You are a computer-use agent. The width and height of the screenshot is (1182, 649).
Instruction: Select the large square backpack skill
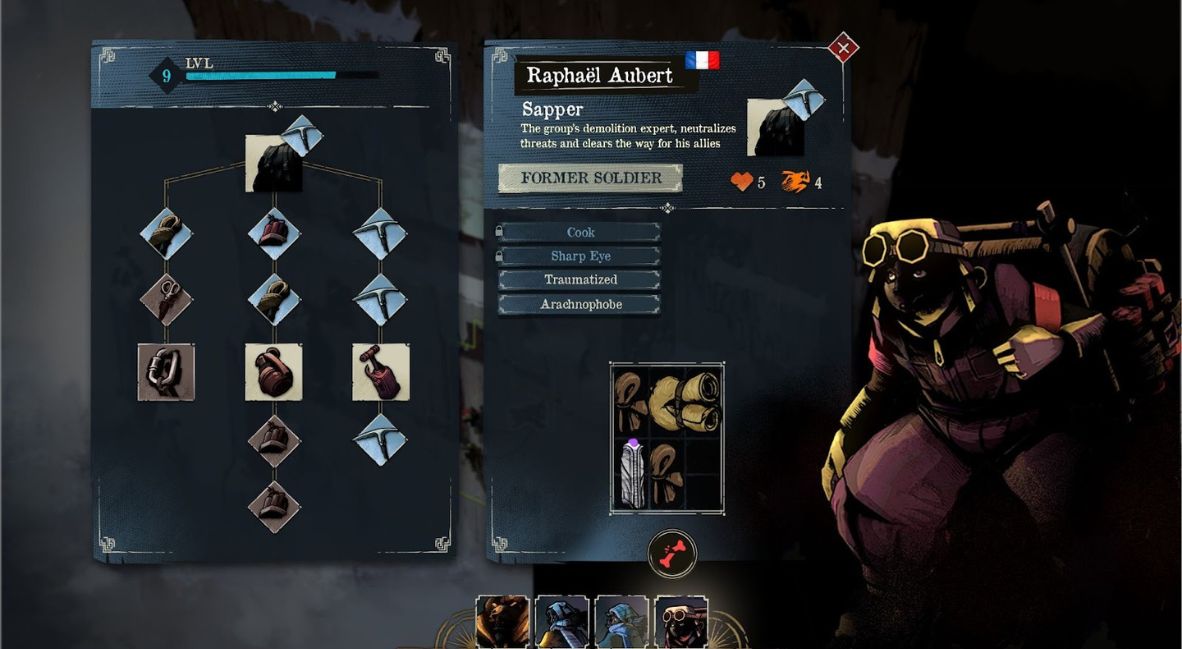(x=274, y=372)
